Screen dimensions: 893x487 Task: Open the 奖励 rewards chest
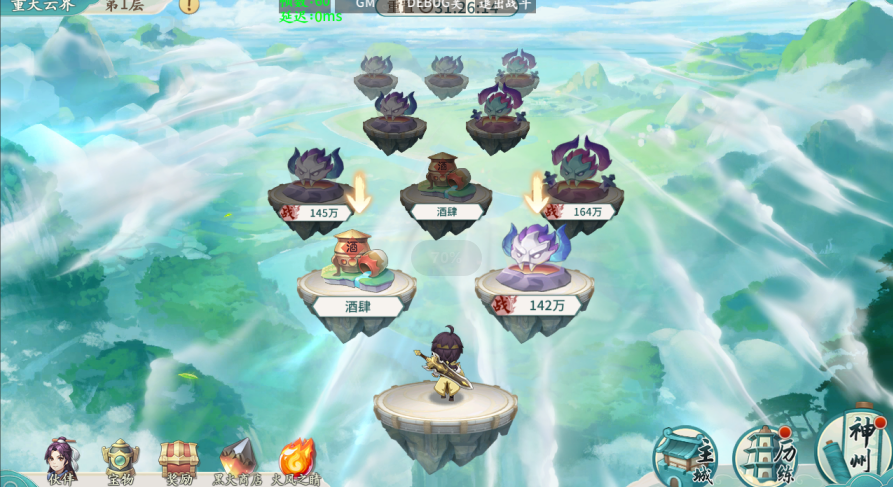pyautogui.click(x=179, y=460)
